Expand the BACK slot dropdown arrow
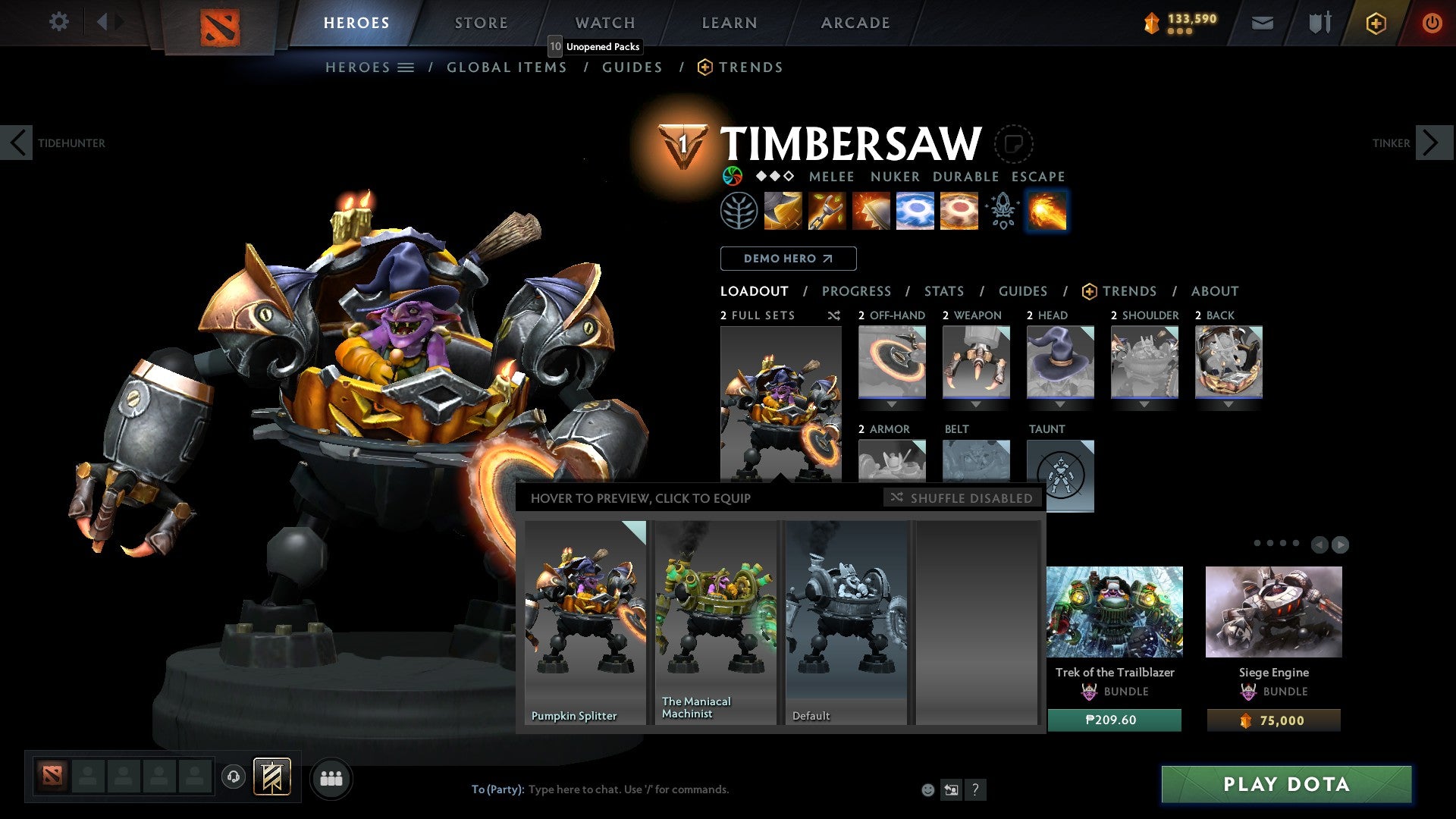The image size is (1456, 819). point(1228,404)
